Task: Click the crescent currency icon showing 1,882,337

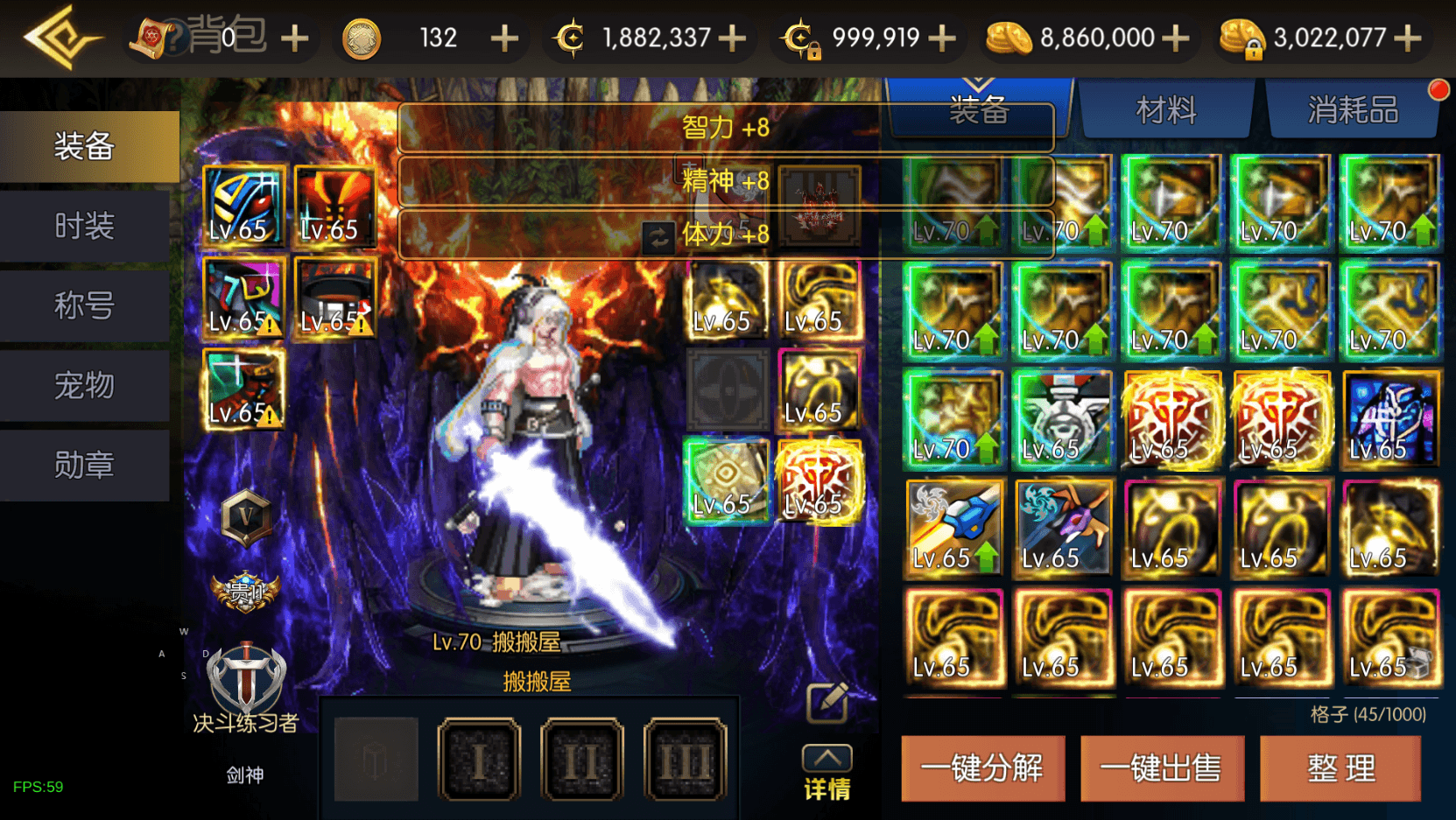Action: (573, 38)
